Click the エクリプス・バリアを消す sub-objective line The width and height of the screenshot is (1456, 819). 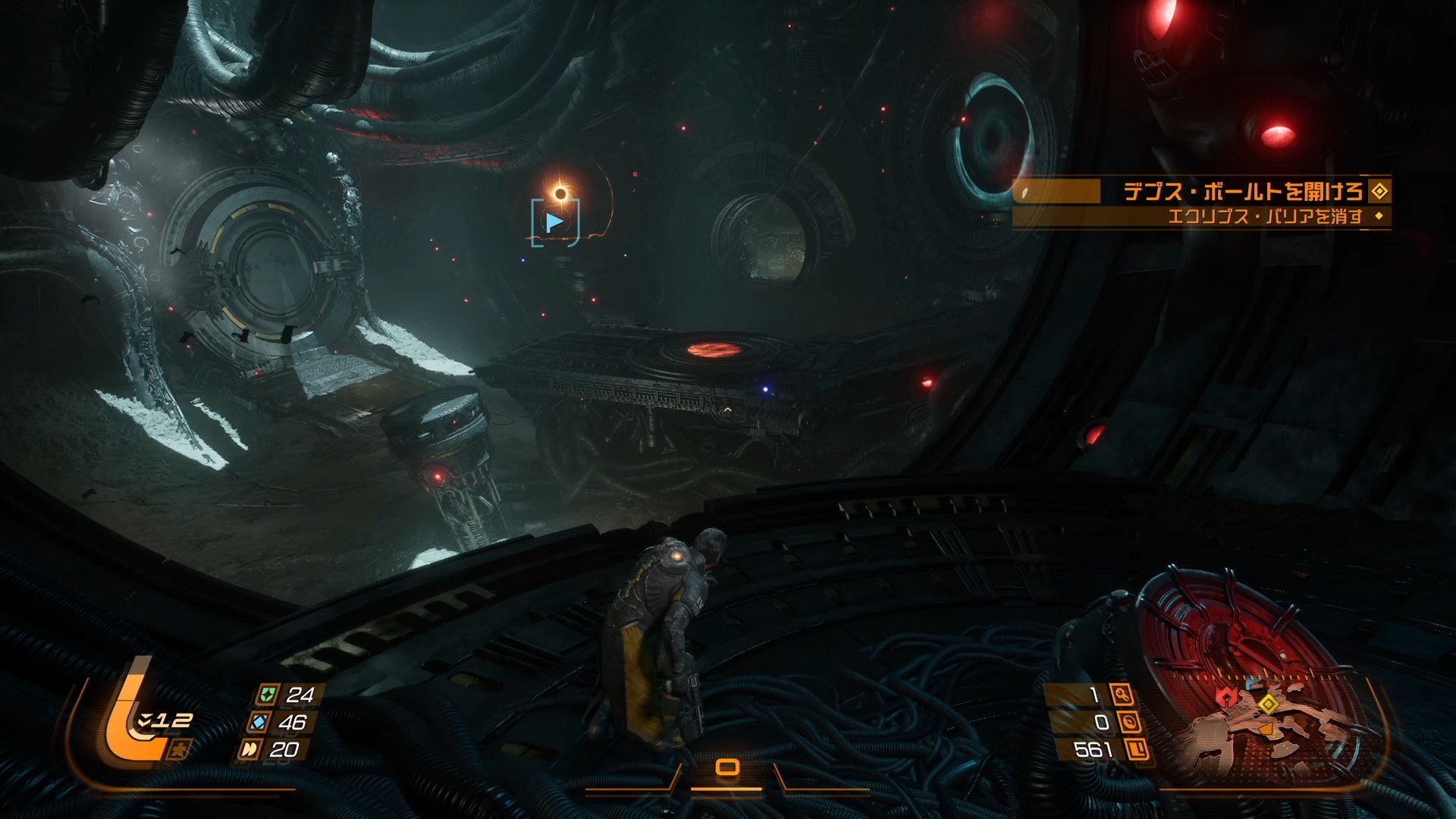tap(1265, 217)
